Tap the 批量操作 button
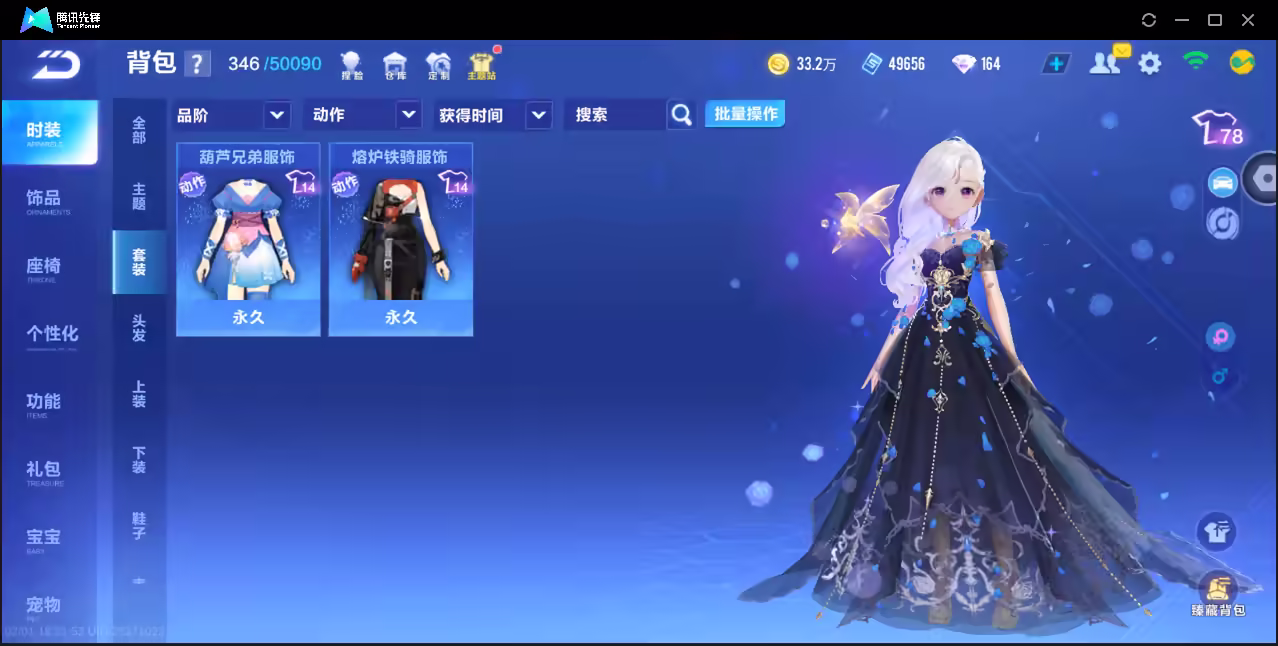Image resolution: width=1278 pixels, height=646 pixels. point(745,114)
